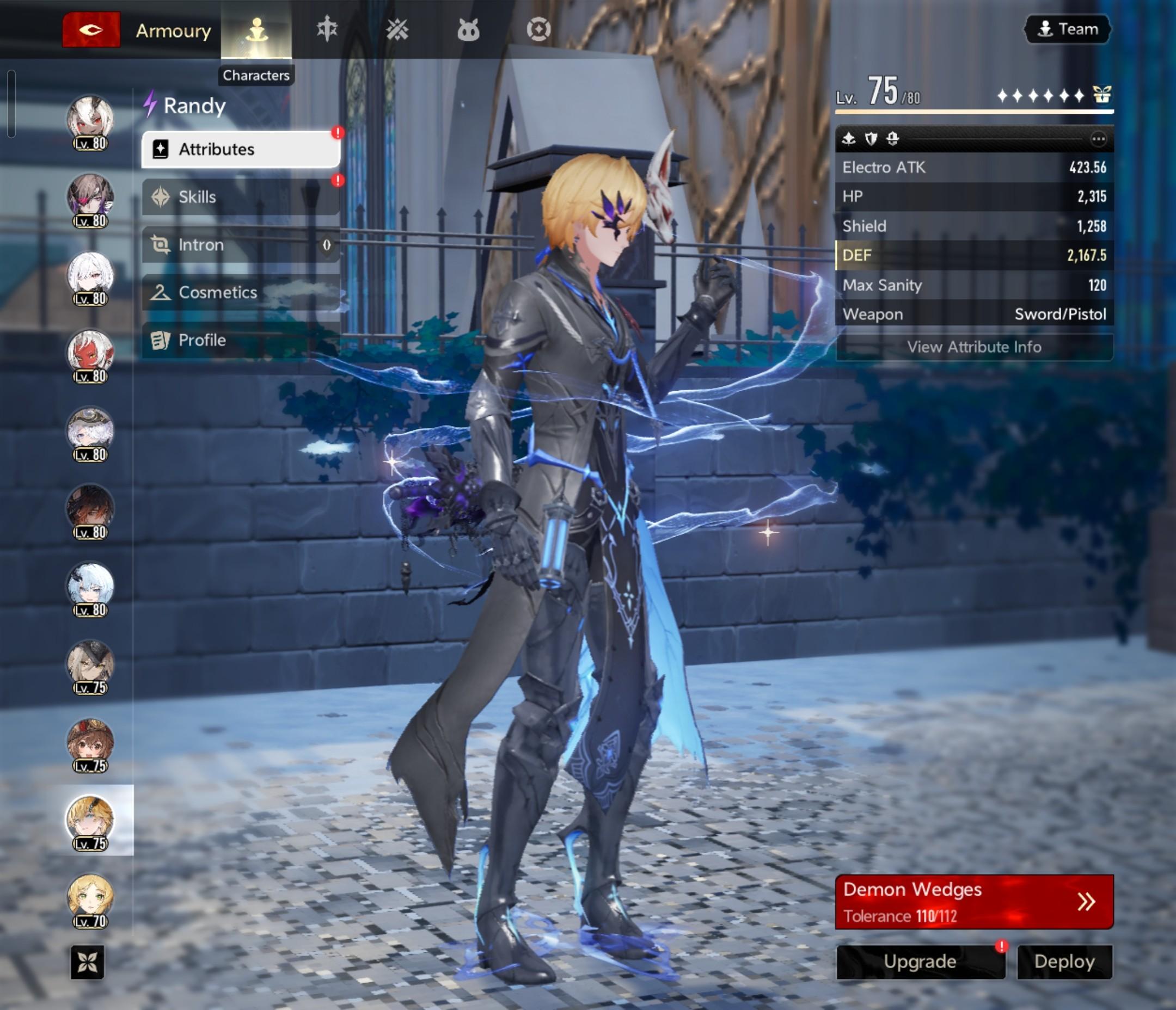Image resolution: width=1176 pixels, height=1010 pixels.
Task: Claim the gift box icon beside the stars
Action: pos(1101,94)
